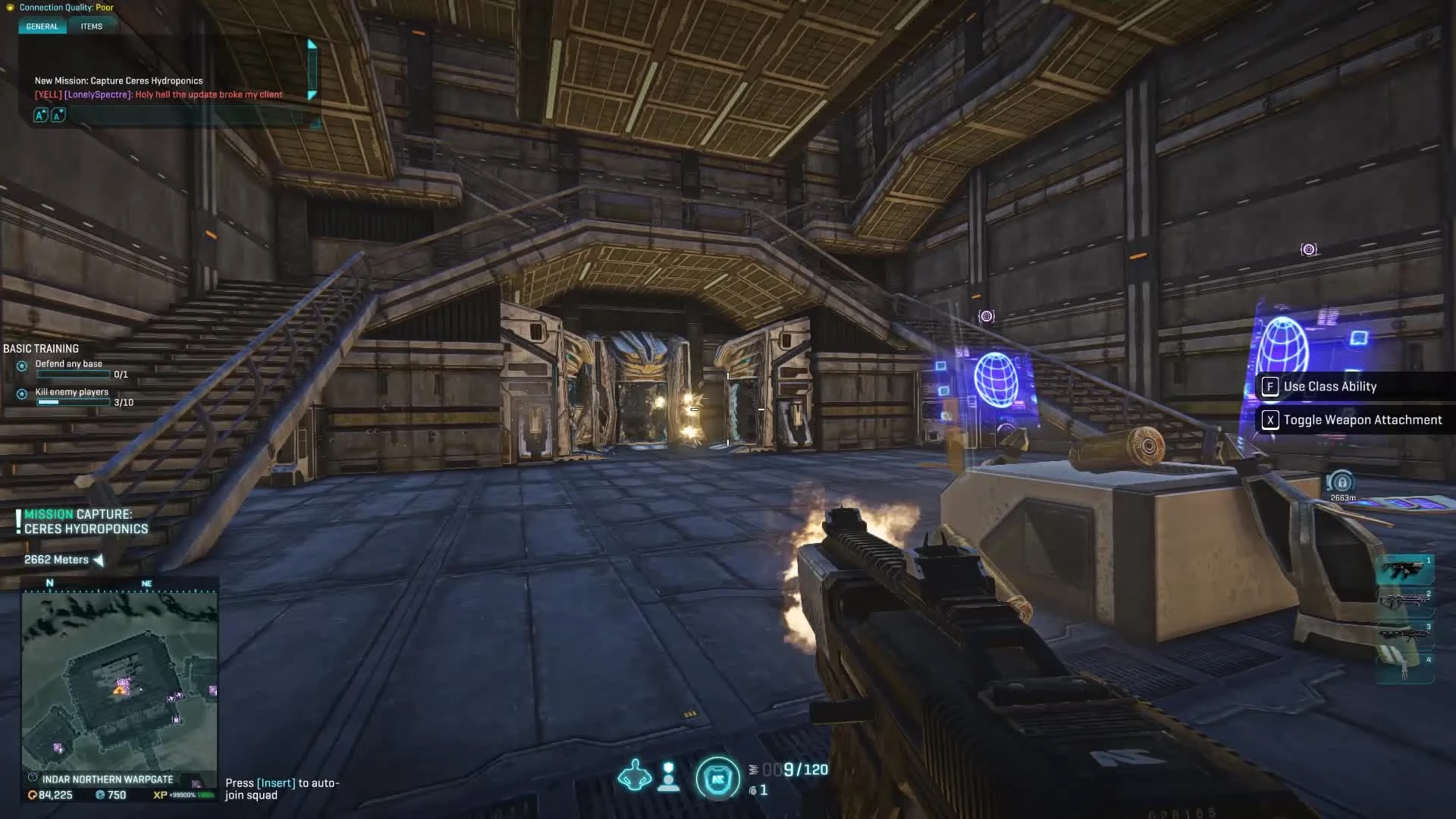Collapse the mission tracker with the left arrow
This screenshot has height=819, width=1456.
point(99,560)
